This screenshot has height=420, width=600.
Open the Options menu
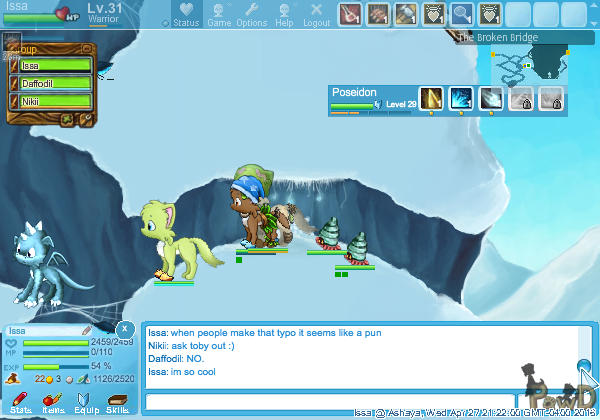coord(251,14)
